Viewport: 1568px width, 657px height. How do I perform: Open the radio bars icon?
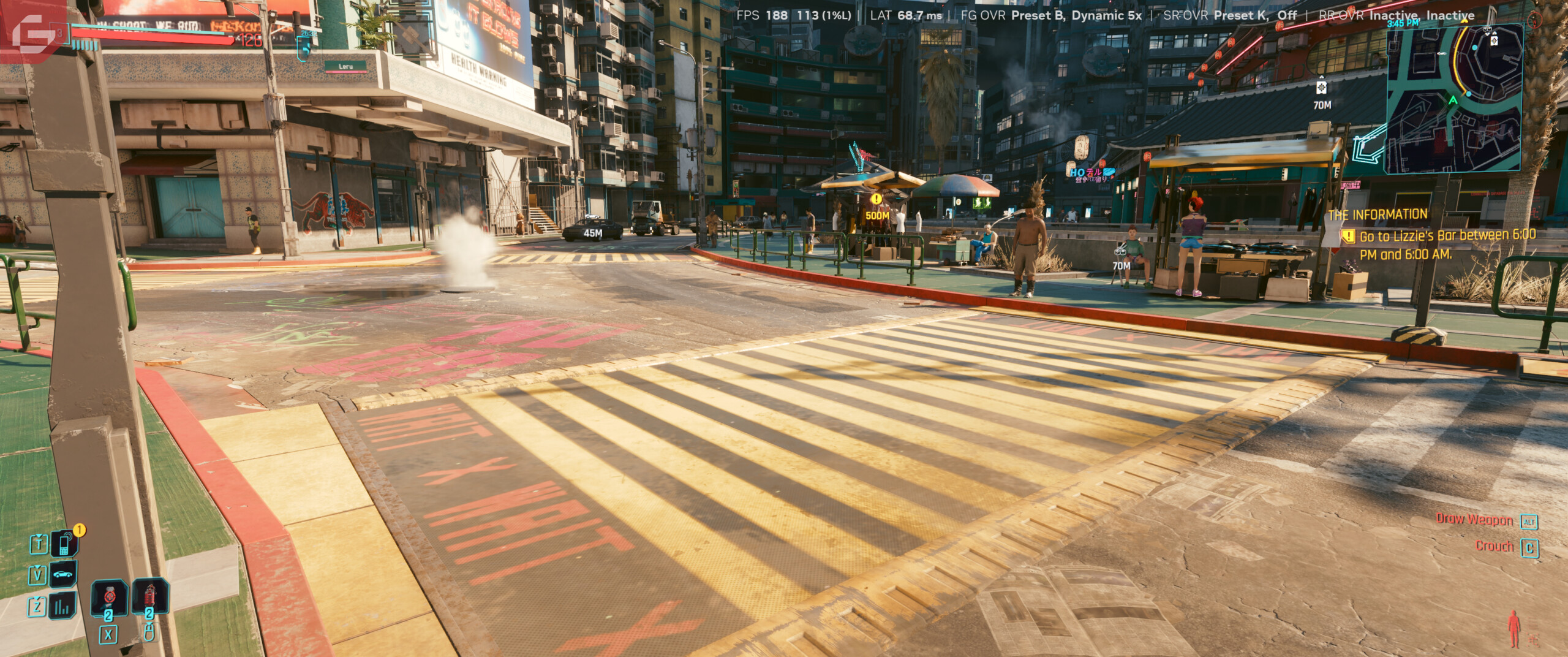point(63,606)
